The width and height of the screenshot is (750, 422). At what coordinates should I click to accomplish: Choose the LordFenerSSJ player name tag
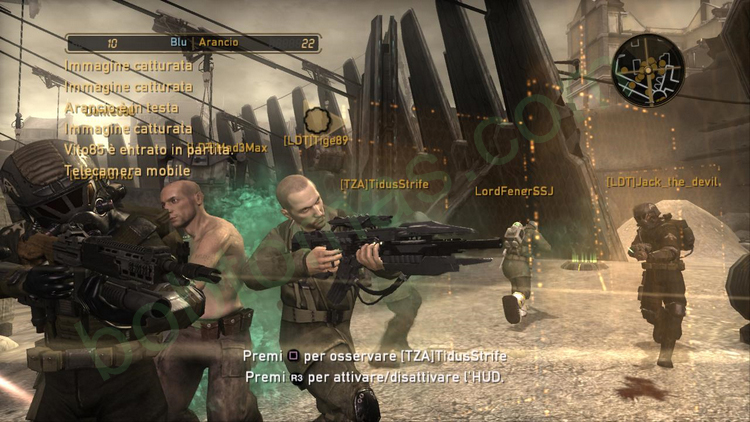(513, 190)
